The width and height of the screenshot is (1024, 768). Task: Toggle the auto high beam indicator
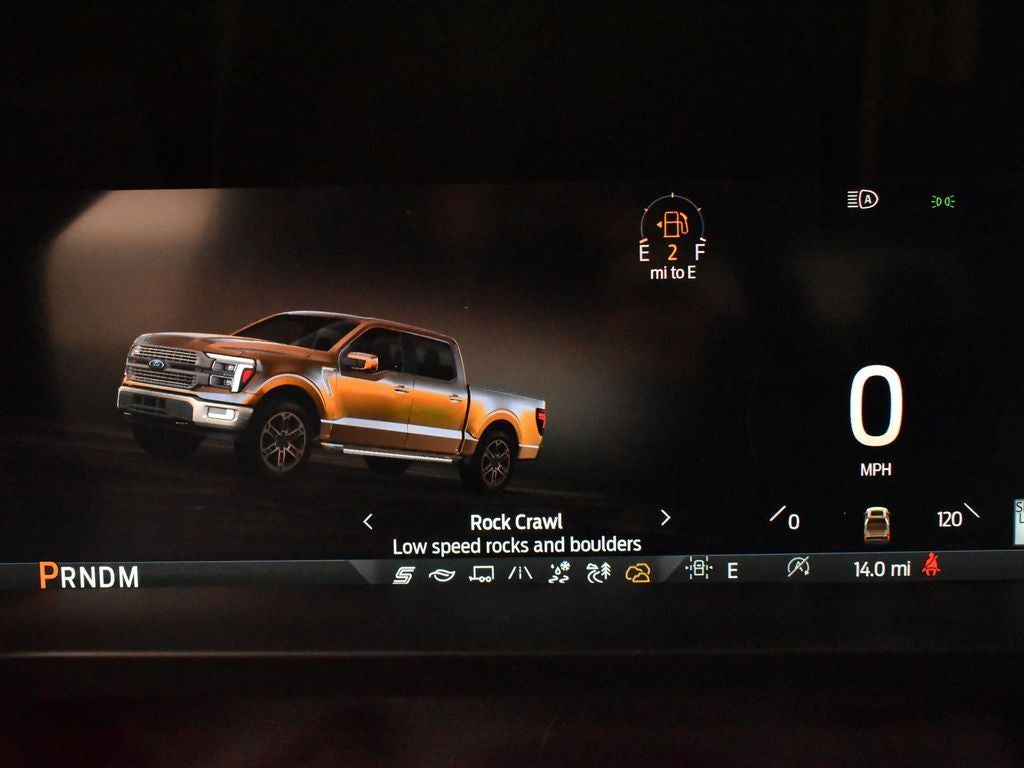862,200
